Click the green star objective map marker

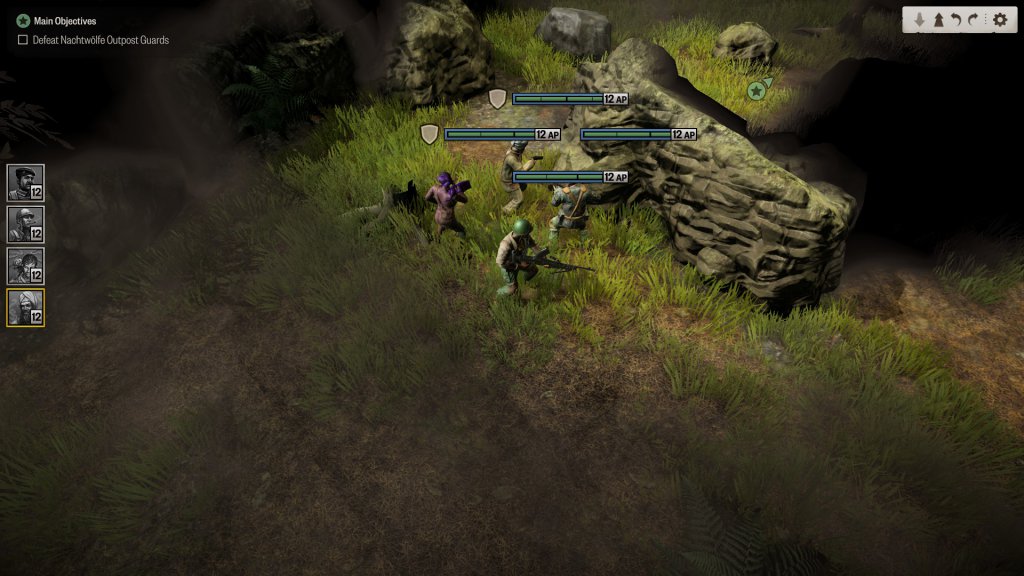pyautogui.click(x=757, y=91)
